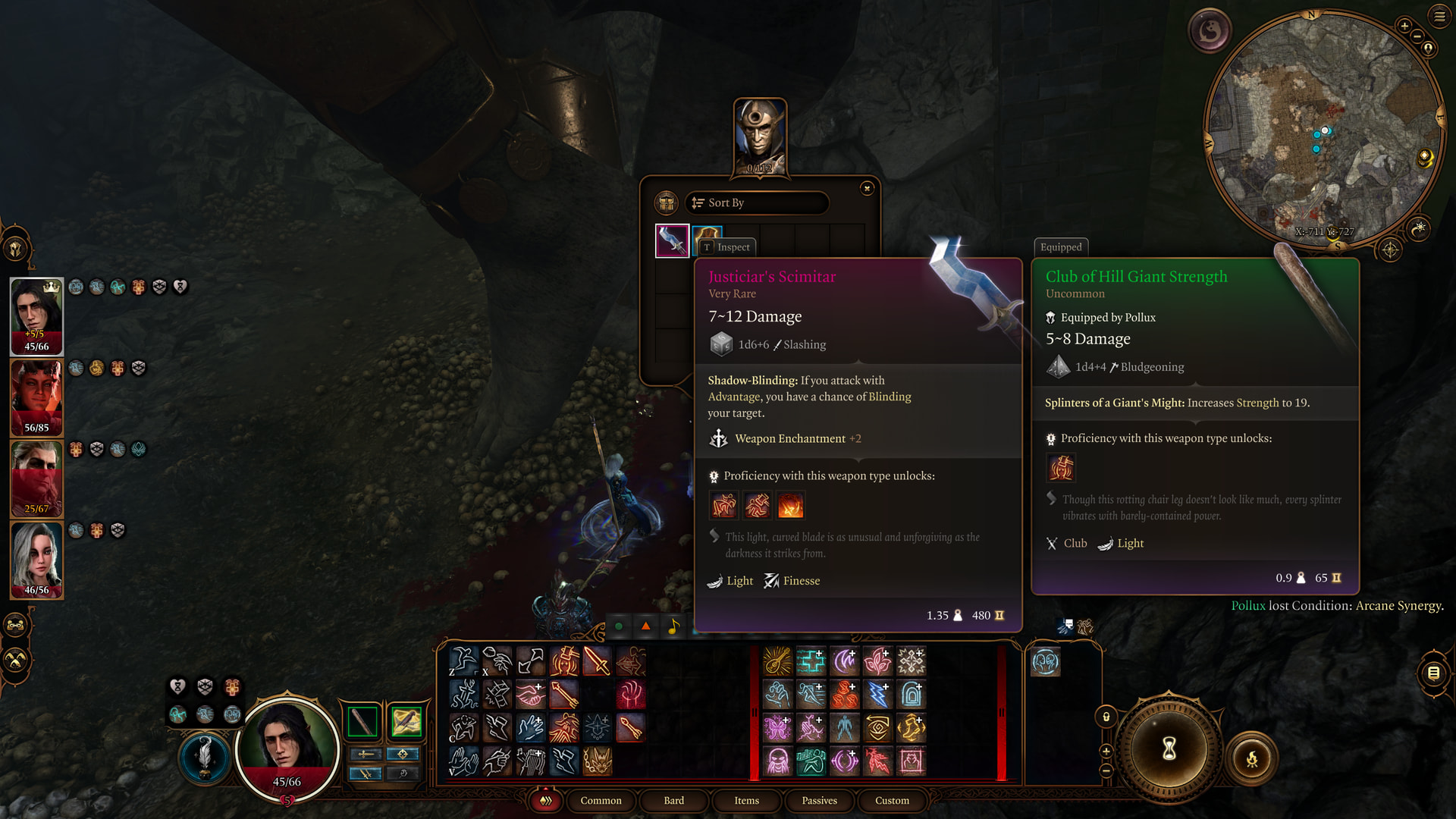Select the Custom hotbar tab
Image resolution: width=1456 pixels, height=819 pixels.
pyautogui.click(x=892, y=800)
